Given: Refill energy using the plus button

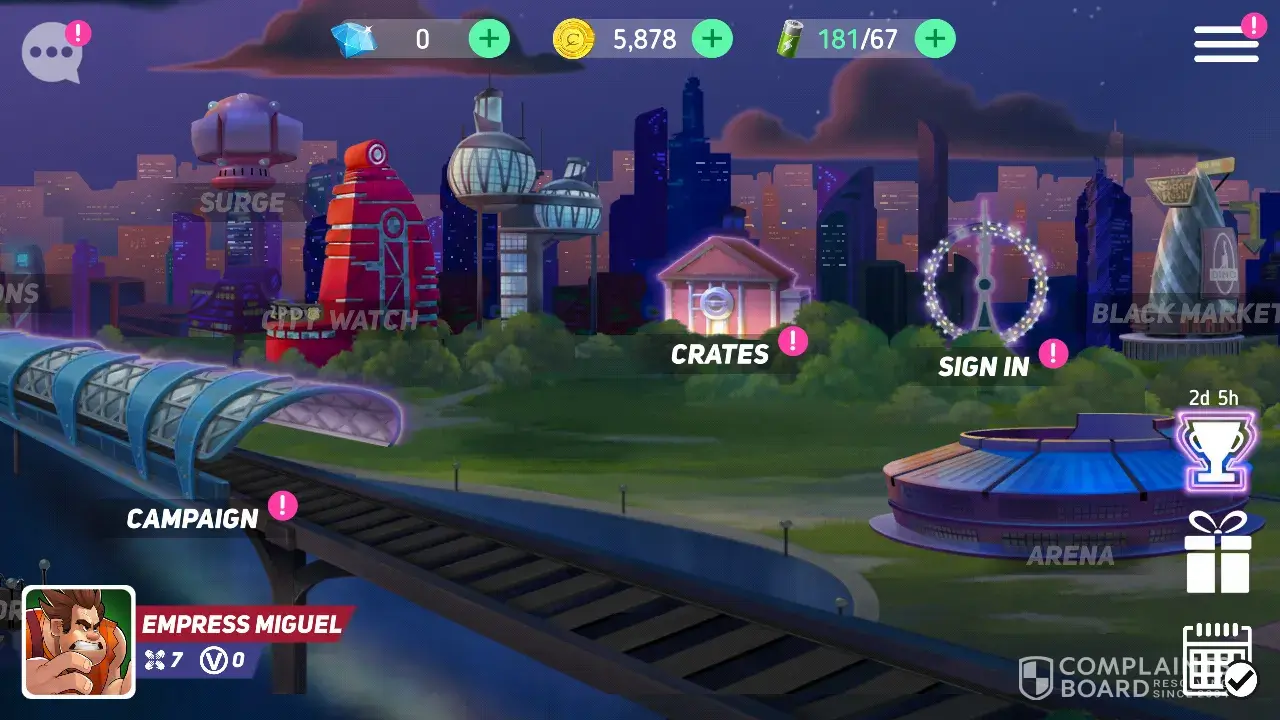Looking at the screenshot, I should pyautogui.click(x=934, y=40).
